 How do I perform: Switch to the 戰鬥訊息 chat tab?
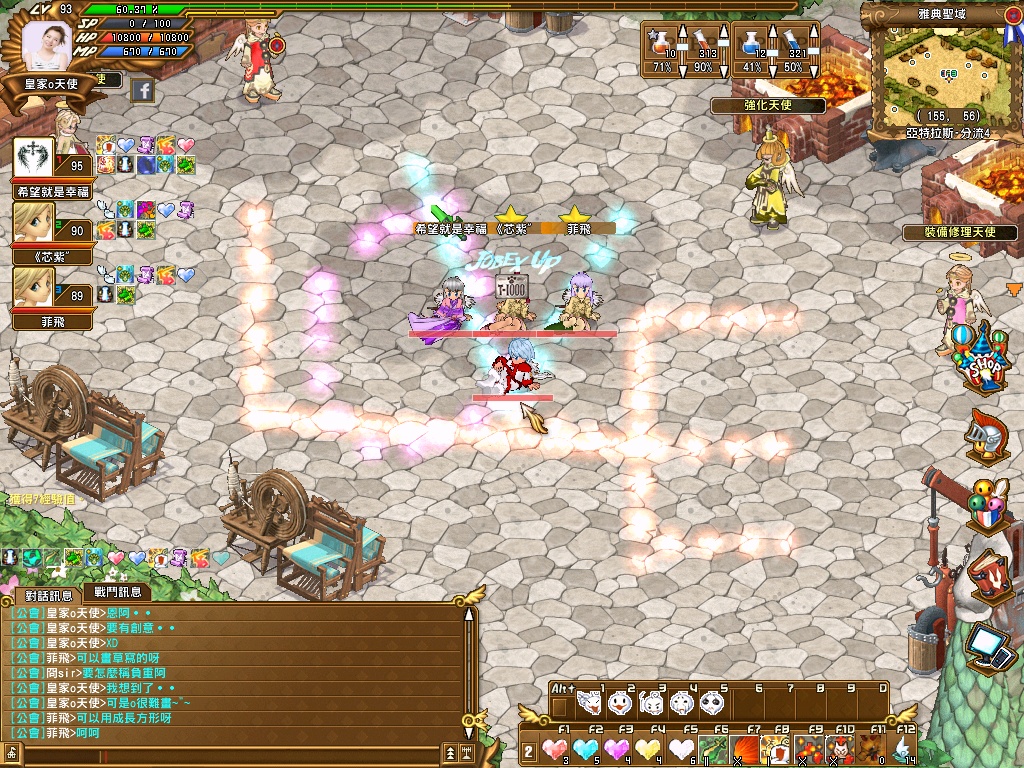tap(117, 592)
